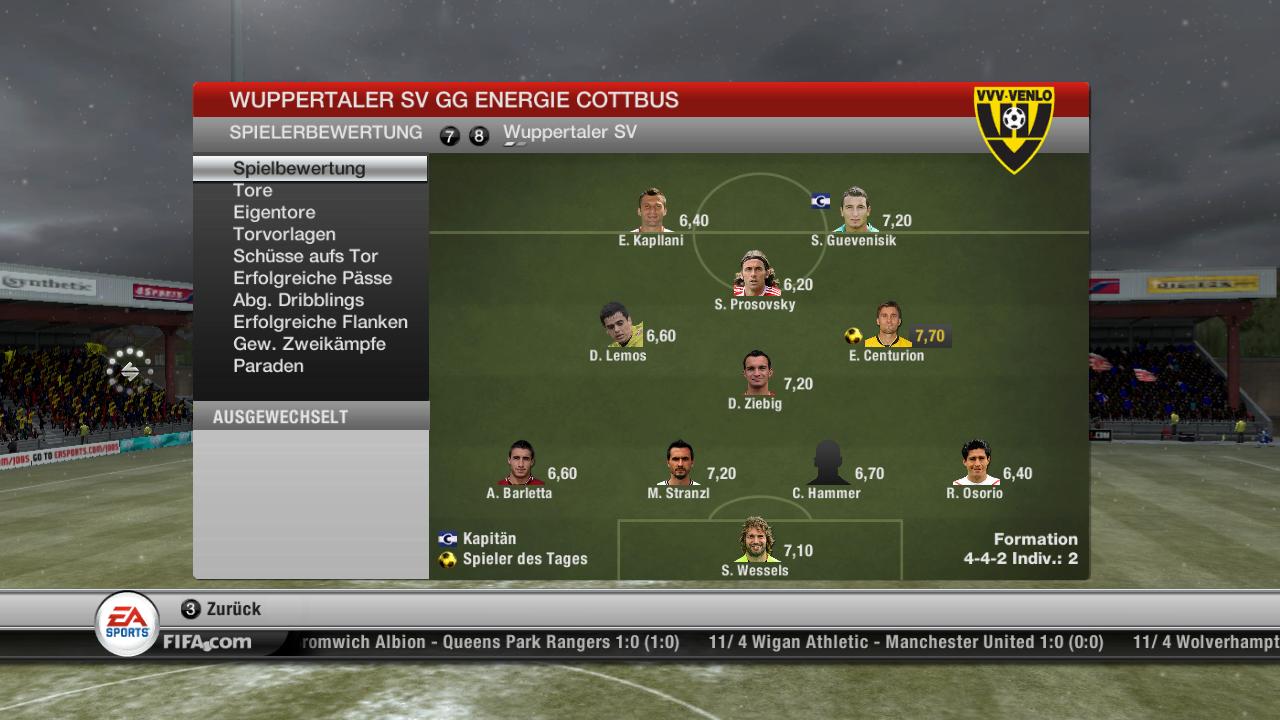Choose E. Kapllani player portrait
This screenshot has height=720, width=1280.
click(x=653, y=211)
